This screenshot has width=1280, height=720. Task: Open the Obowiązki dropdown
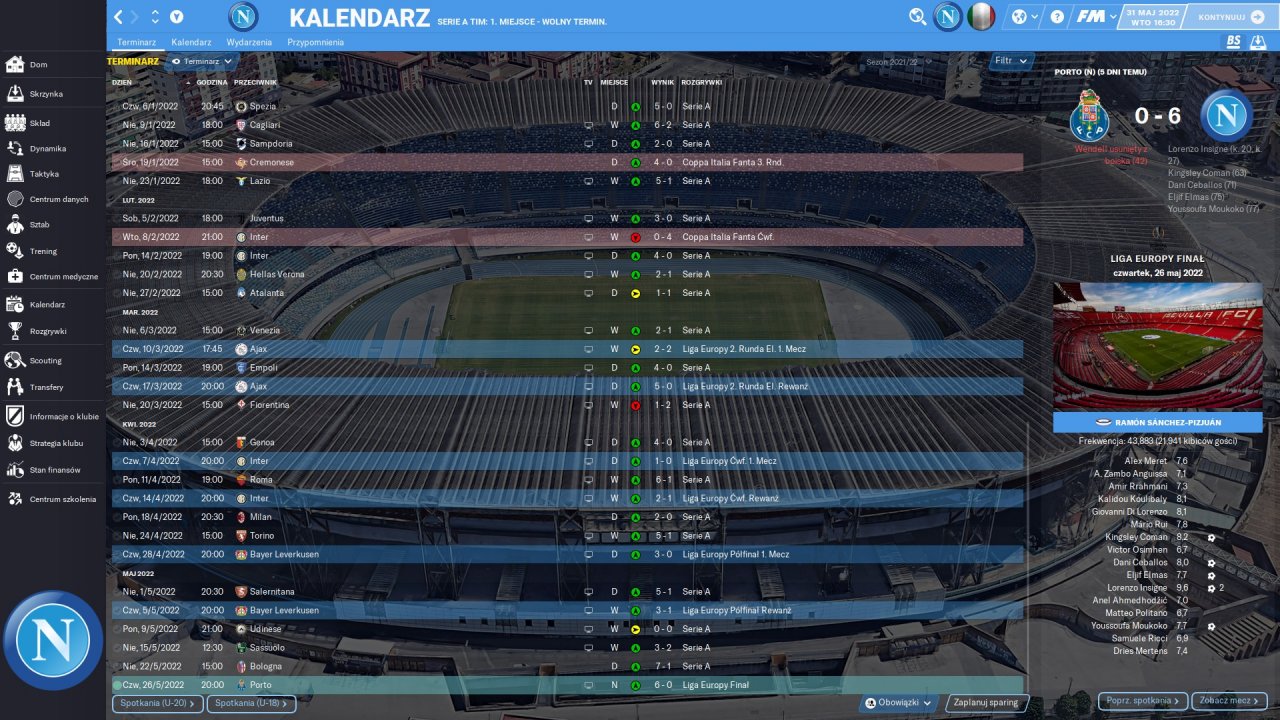899,702
